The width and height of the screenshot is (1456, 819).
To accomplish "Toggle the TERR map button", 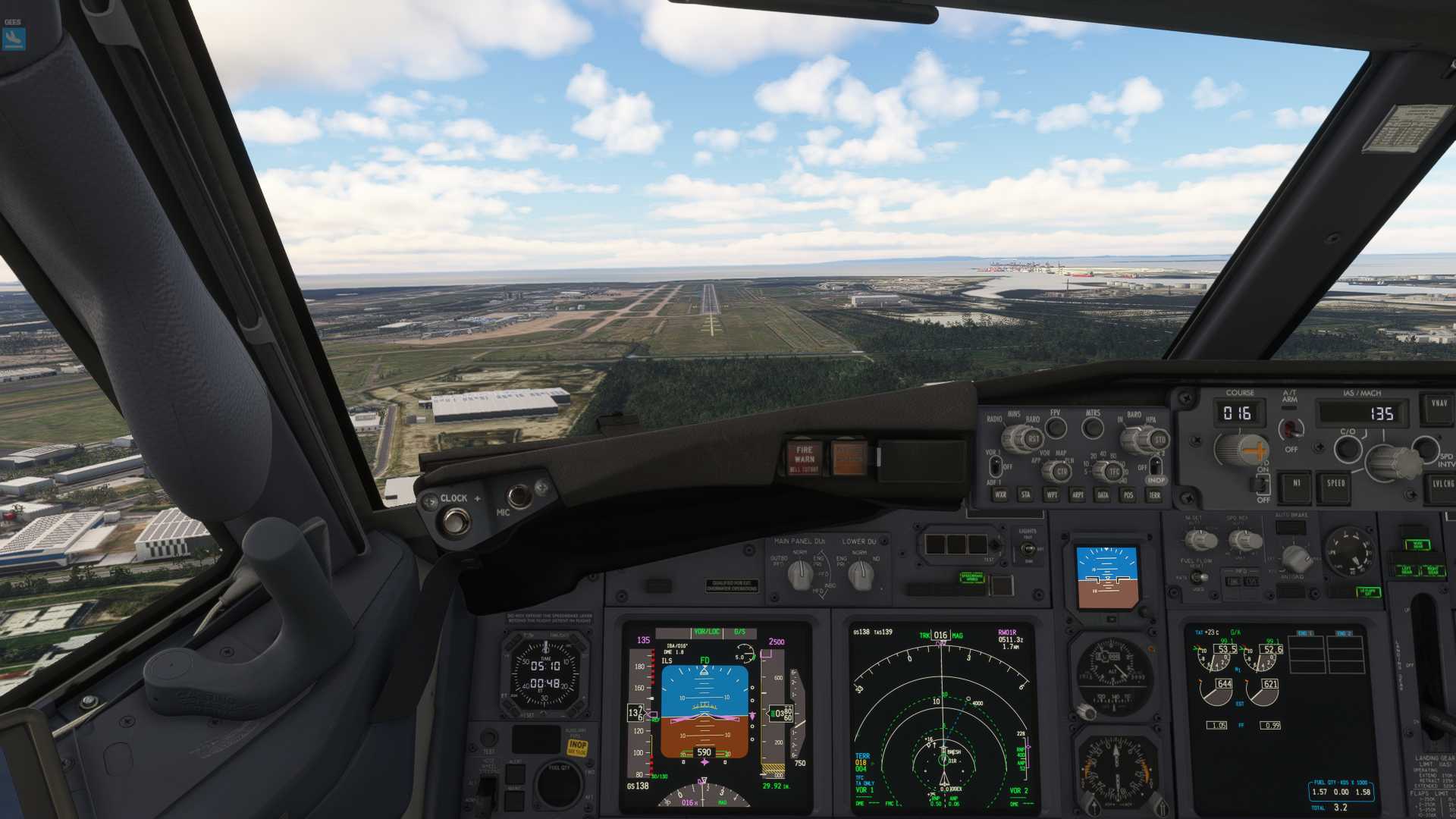I will [x=1154, y=495].
